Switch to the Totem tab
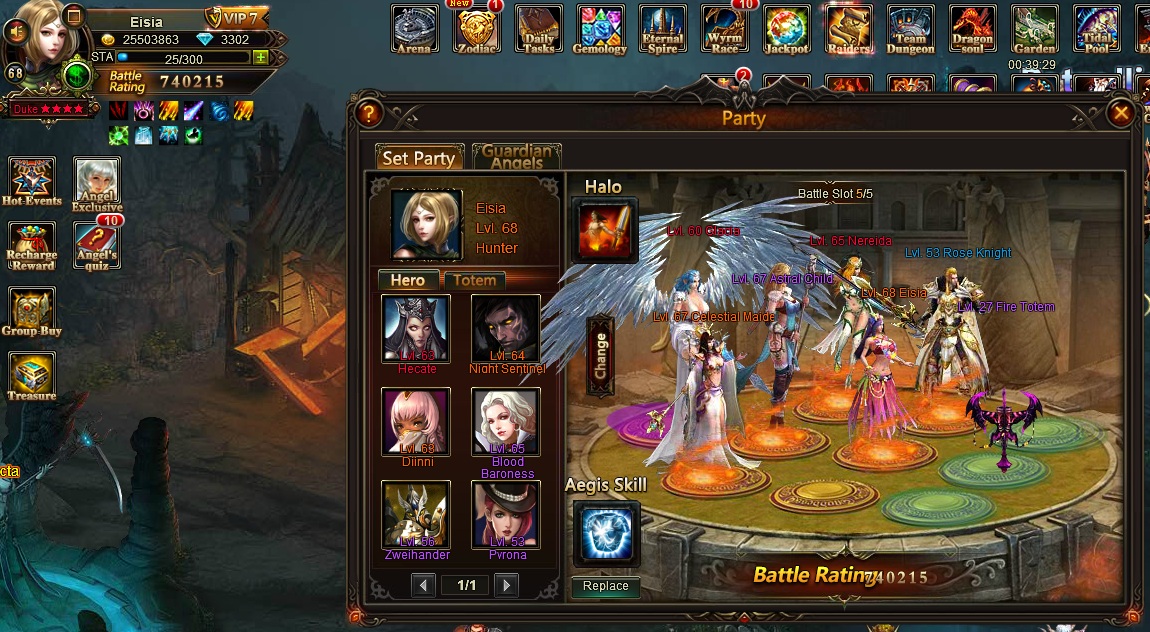Viewport: 1150px width, 632px height. (x=474, y=280)
